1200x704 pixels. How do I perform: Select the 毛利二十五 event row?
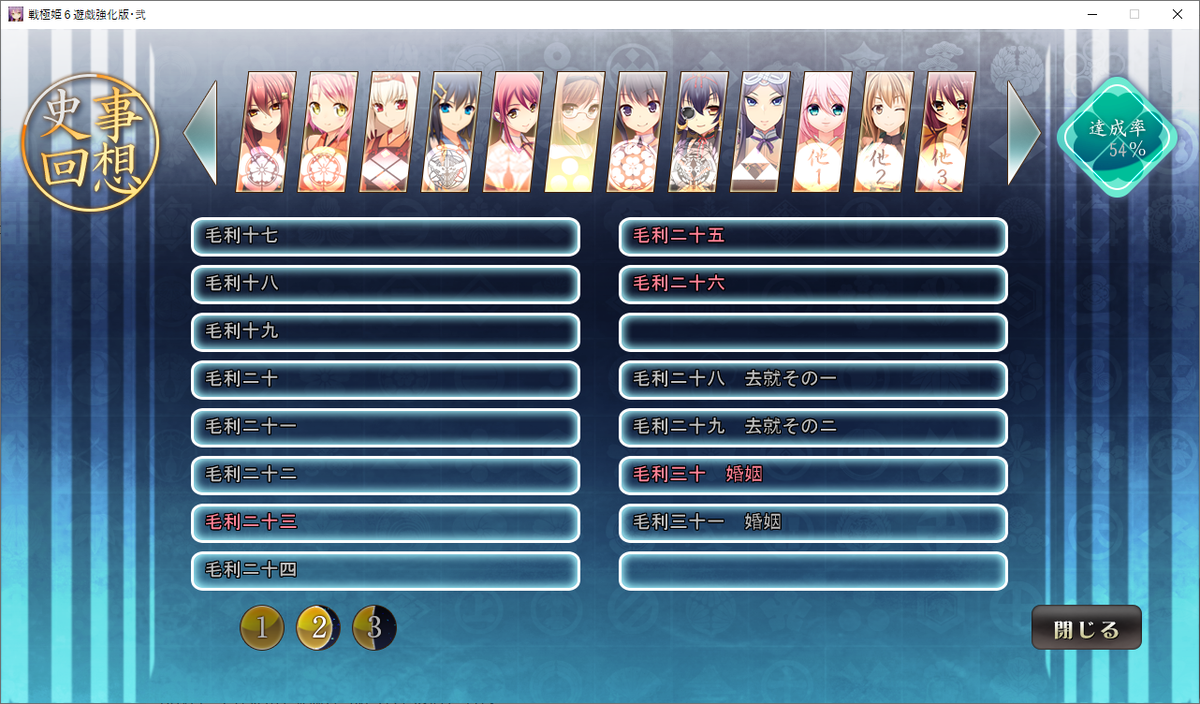812,237
